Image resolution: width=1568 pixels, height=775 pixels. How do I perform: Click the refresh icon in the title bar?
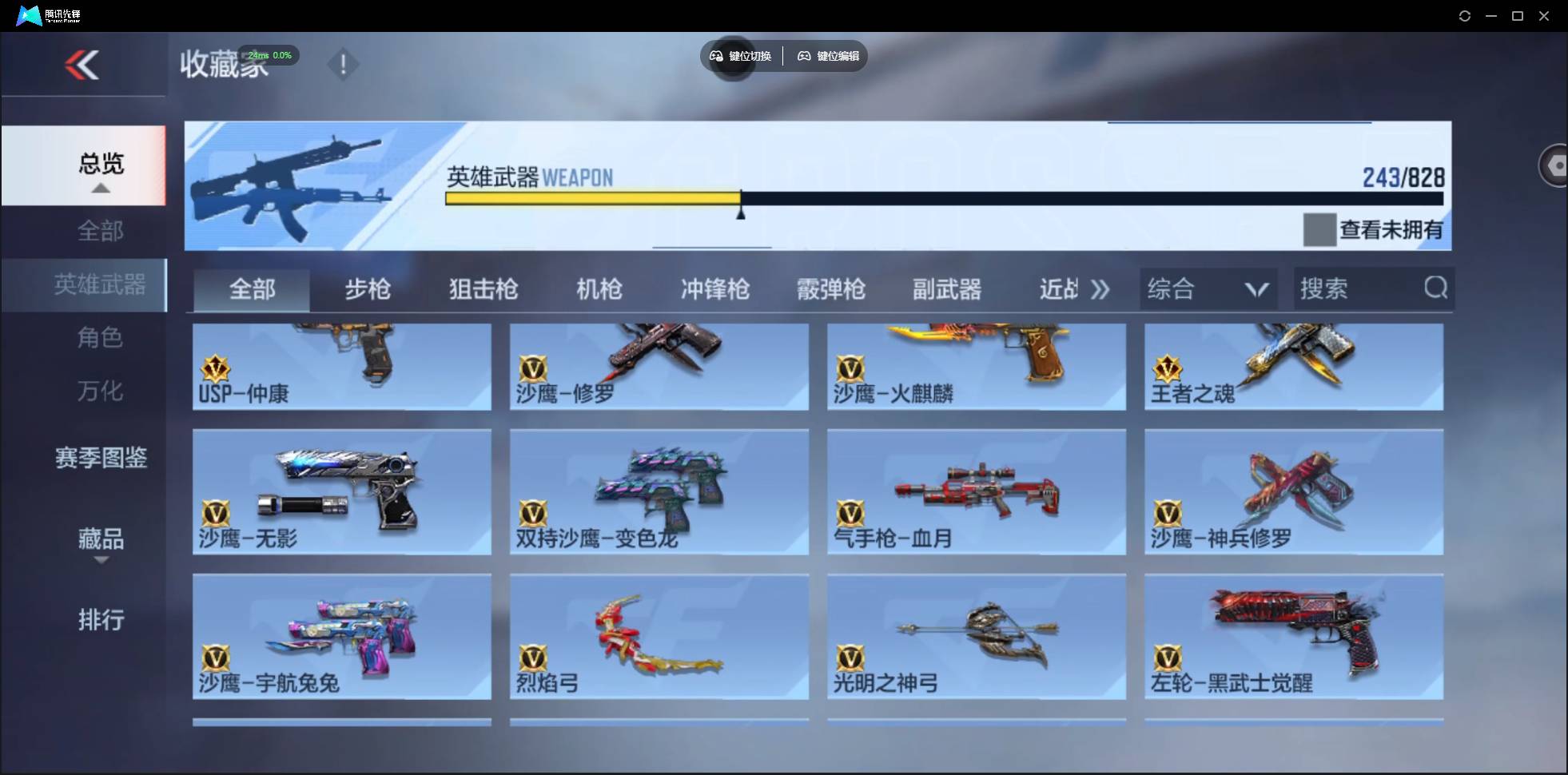(1465, 15)
